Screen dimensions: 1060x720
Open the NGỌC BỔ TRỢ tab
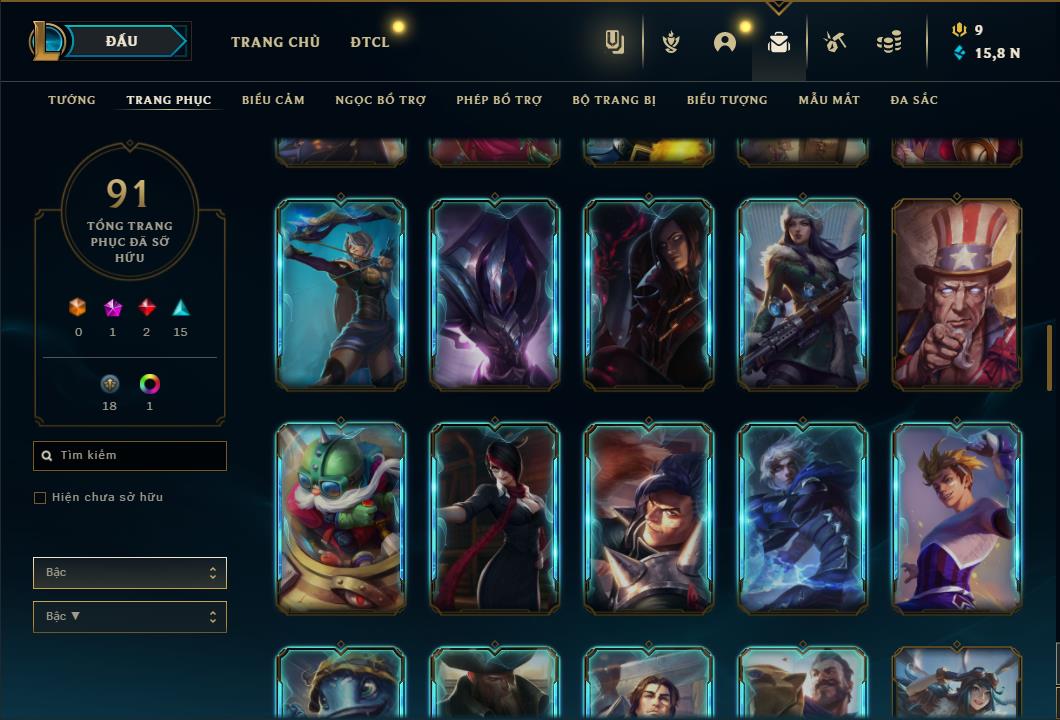click(x=380, y=100)
